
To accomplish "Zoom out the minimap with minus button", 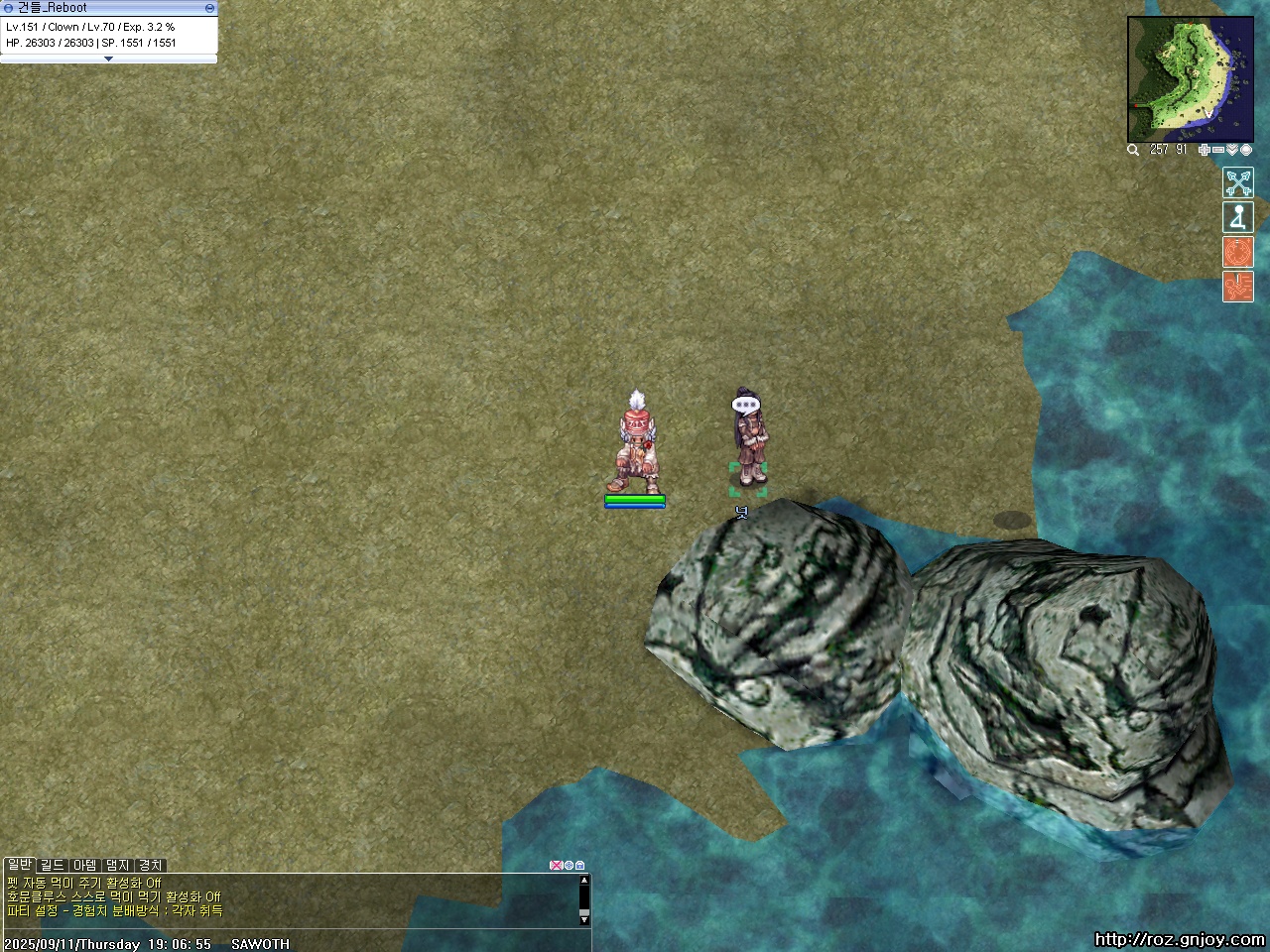I will pos(1218,150).
